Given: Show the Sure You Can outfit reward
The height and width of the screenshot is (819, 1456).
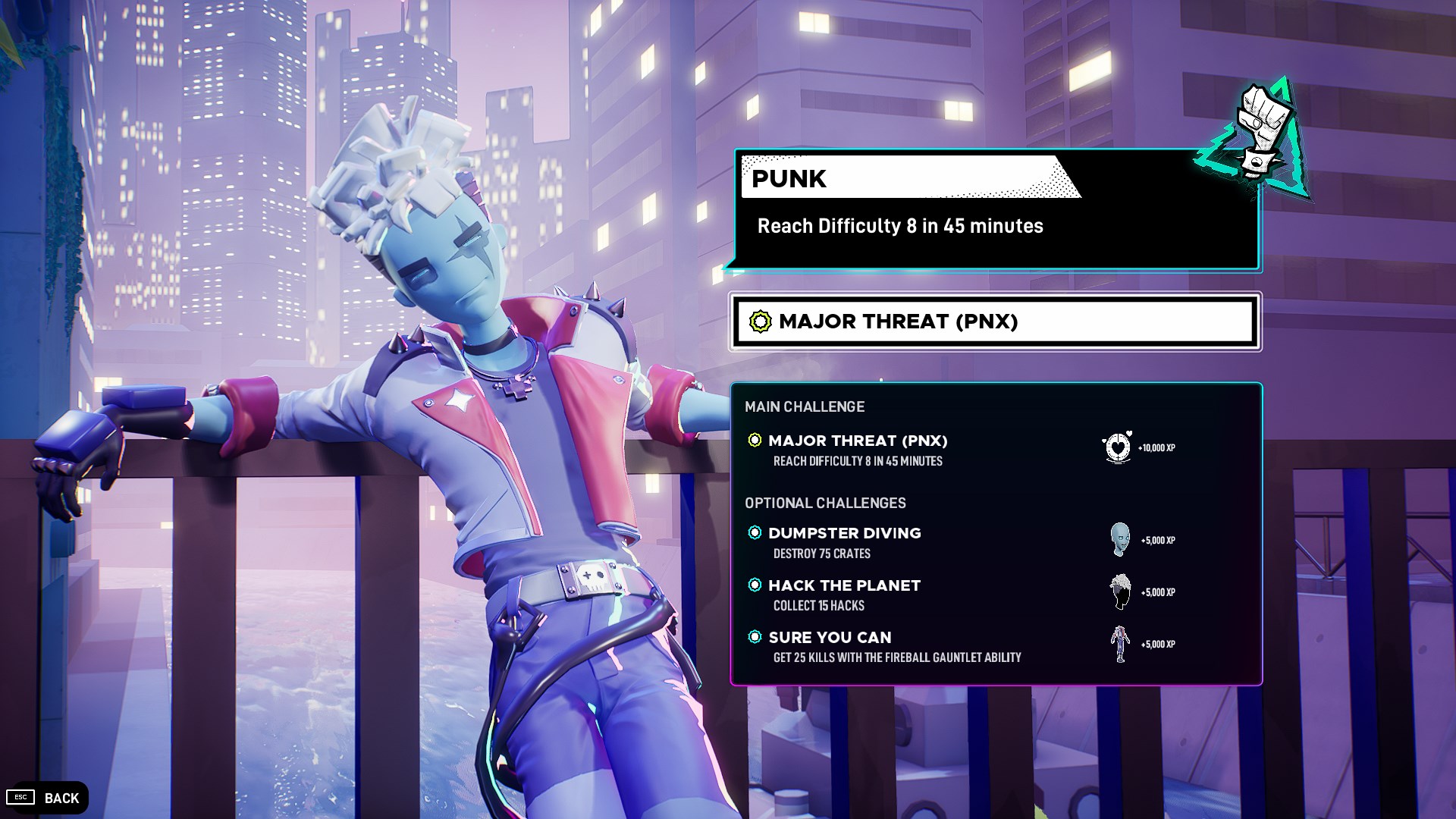Looking at the screenshot, I should (1120, 644).
